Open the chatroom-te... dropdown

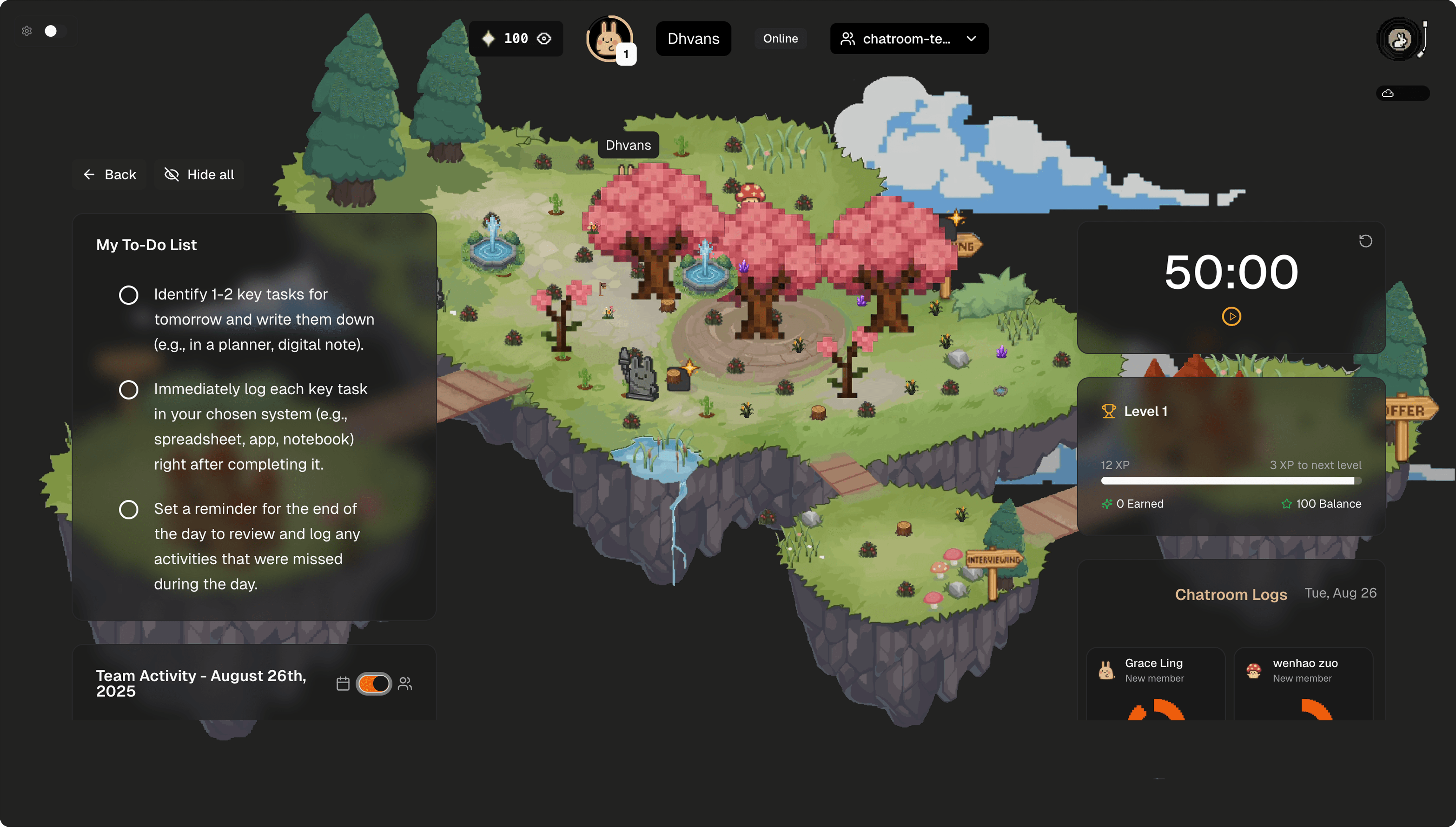(909, 39)
